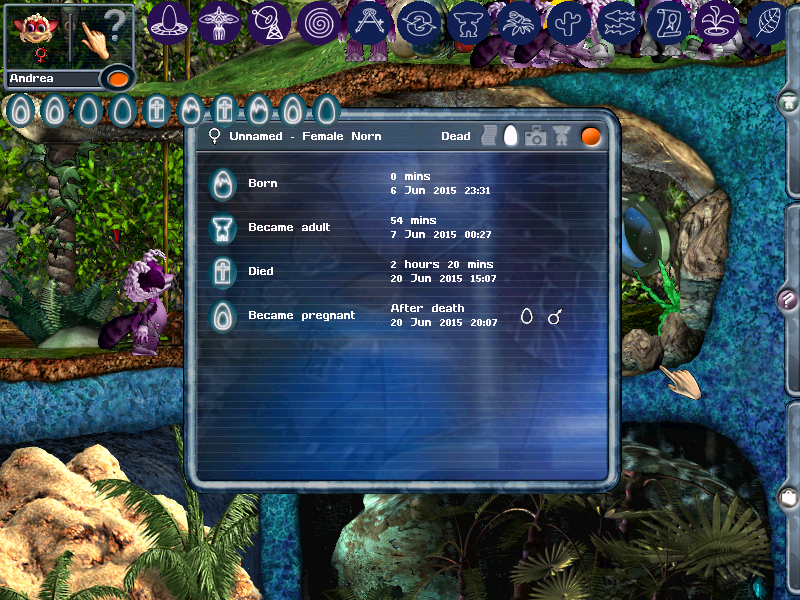Go to the spiral favourite place icon
The width and height of the screenshot is (800, 600).
tap(319, 22)
